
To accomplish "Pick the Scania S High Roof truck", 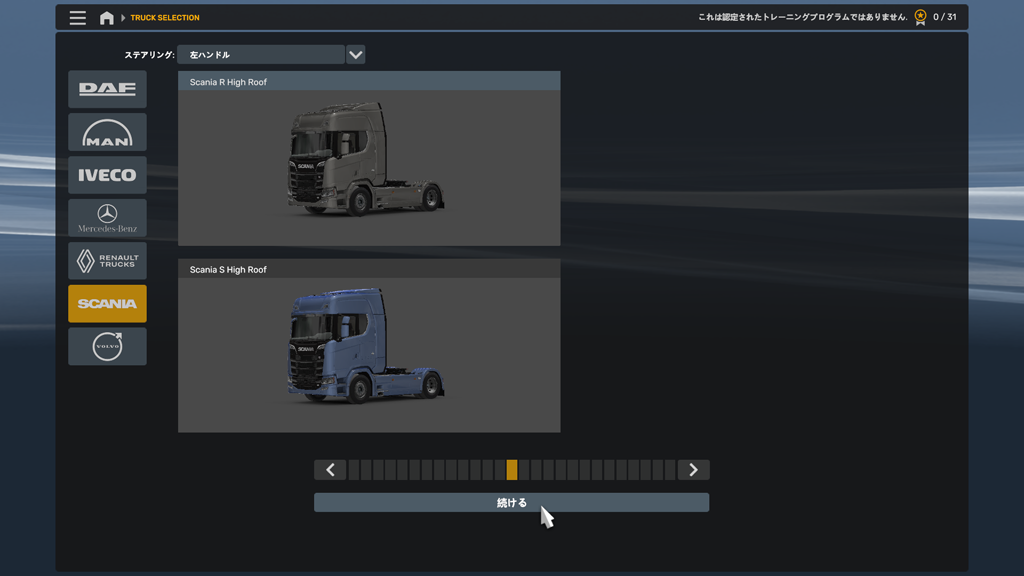I will click(369, 347).
